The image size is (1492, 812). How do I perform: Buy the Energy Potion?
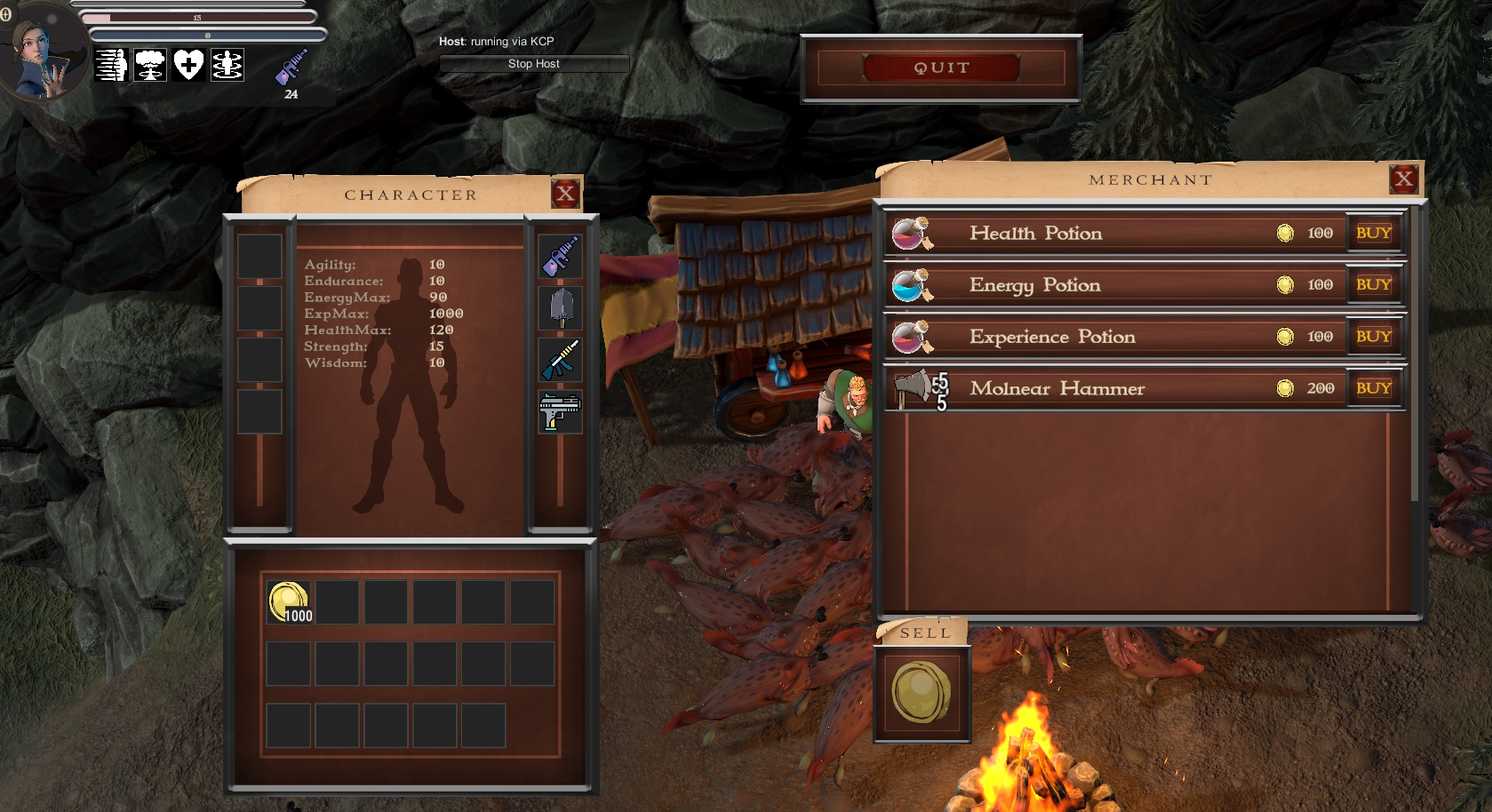click(x=1373, y=284)
